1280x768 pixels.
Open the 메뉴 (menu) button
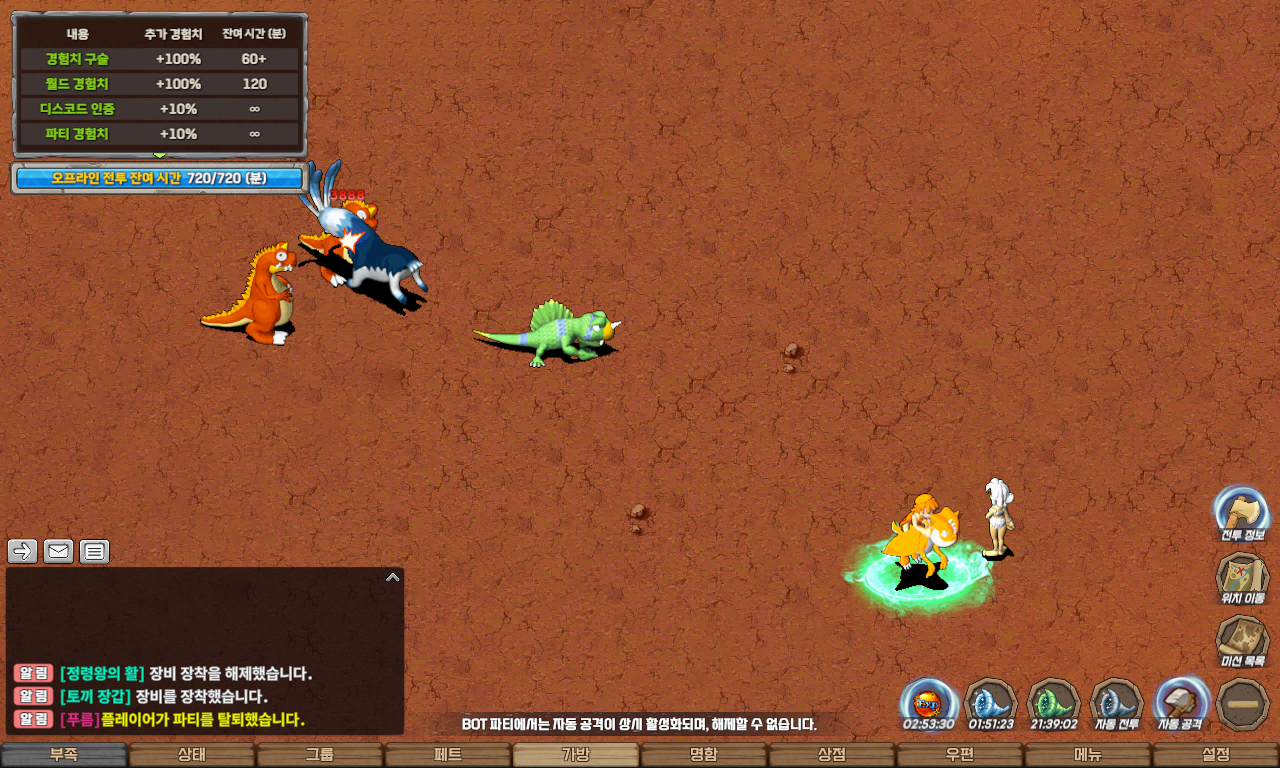click(1088, 755)
